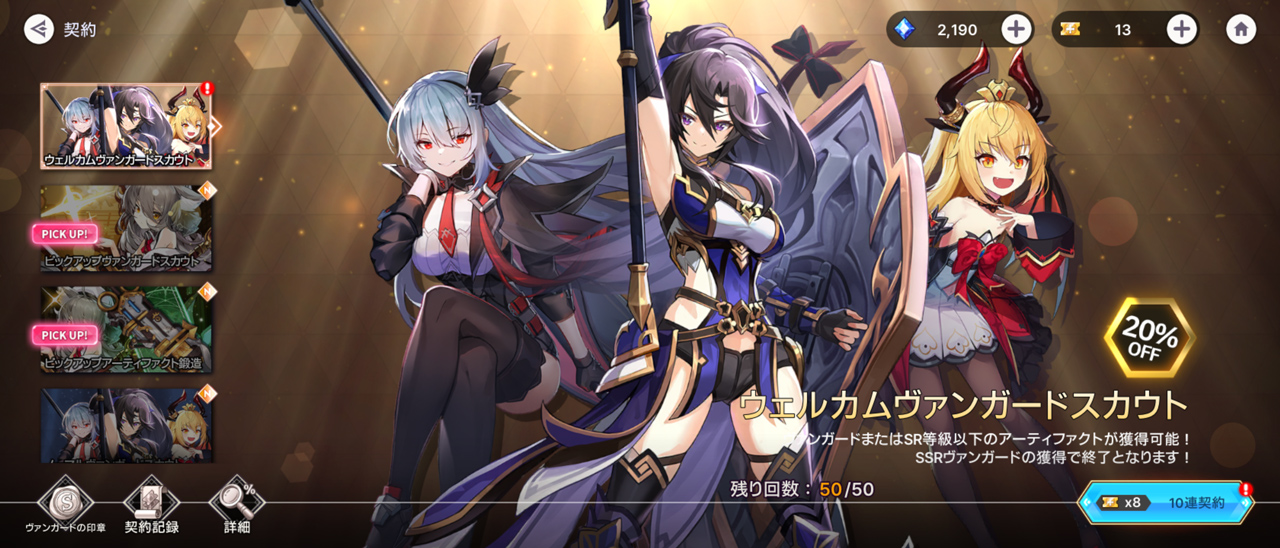Choose the fourth banner at the list bottom
The image size is (1280, 548).
pos(126,425)
